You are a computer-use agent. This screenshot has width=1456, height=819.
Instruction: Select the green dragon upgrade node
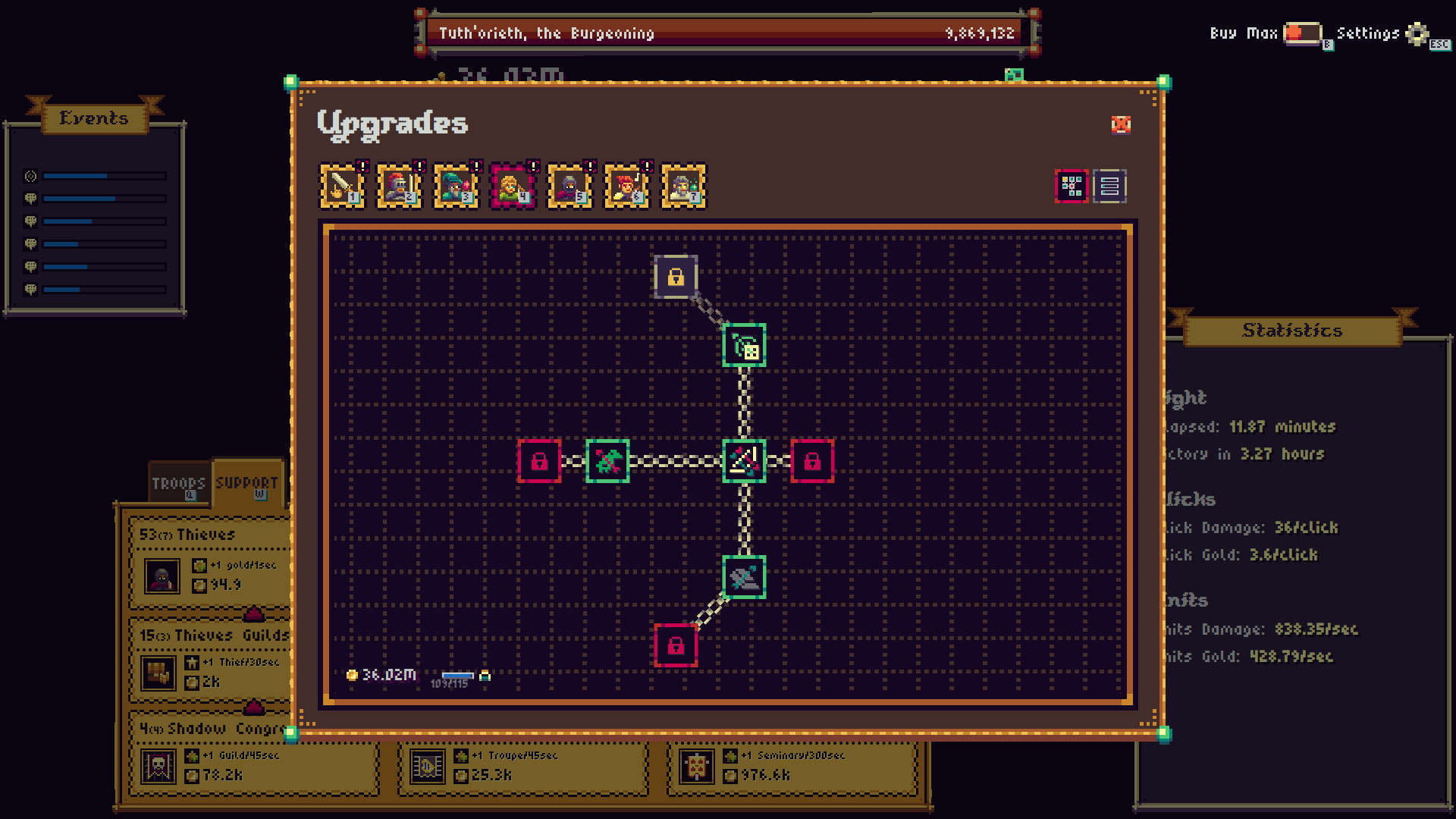607,461
